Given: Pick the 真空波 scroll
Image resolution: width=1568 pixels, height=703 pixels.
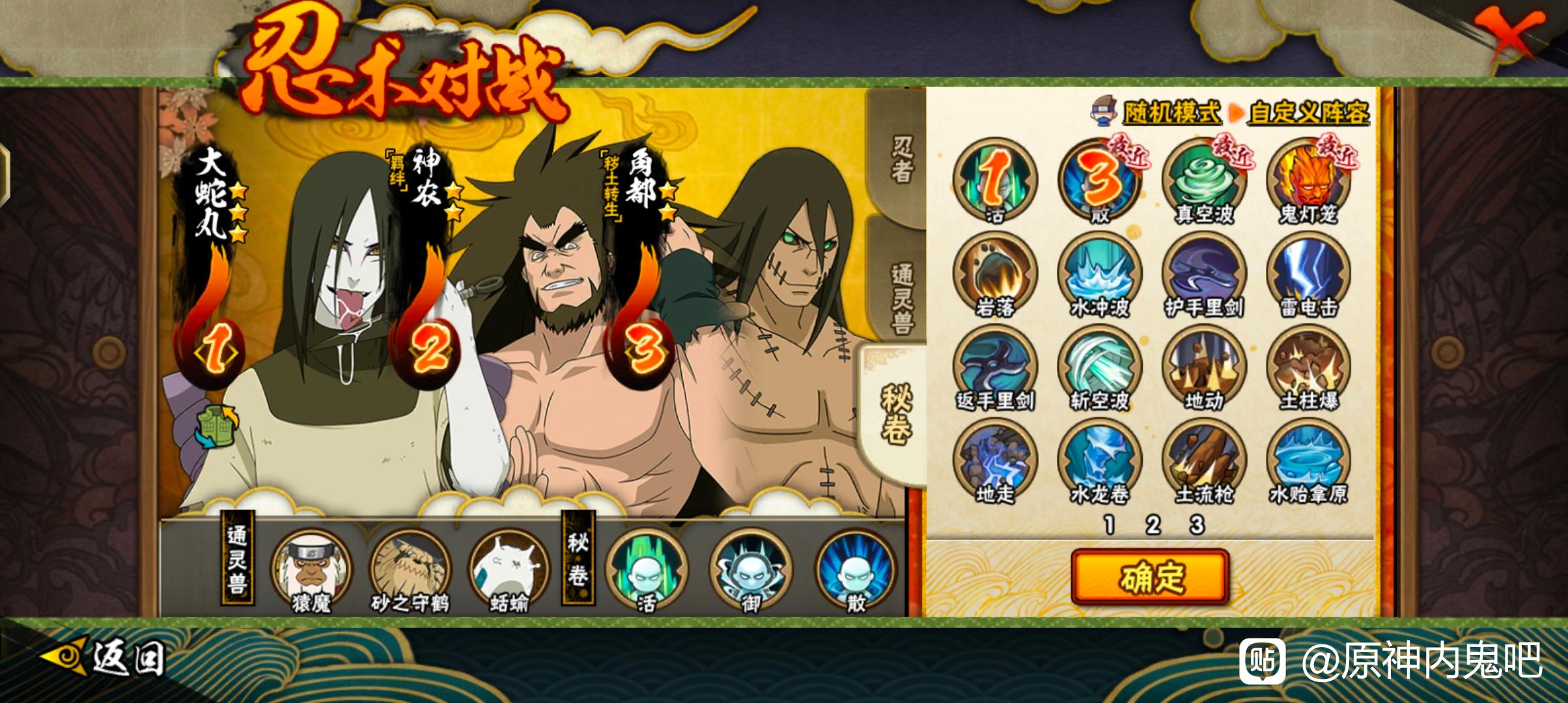Looking at the screenshot, I should 1204,180.
